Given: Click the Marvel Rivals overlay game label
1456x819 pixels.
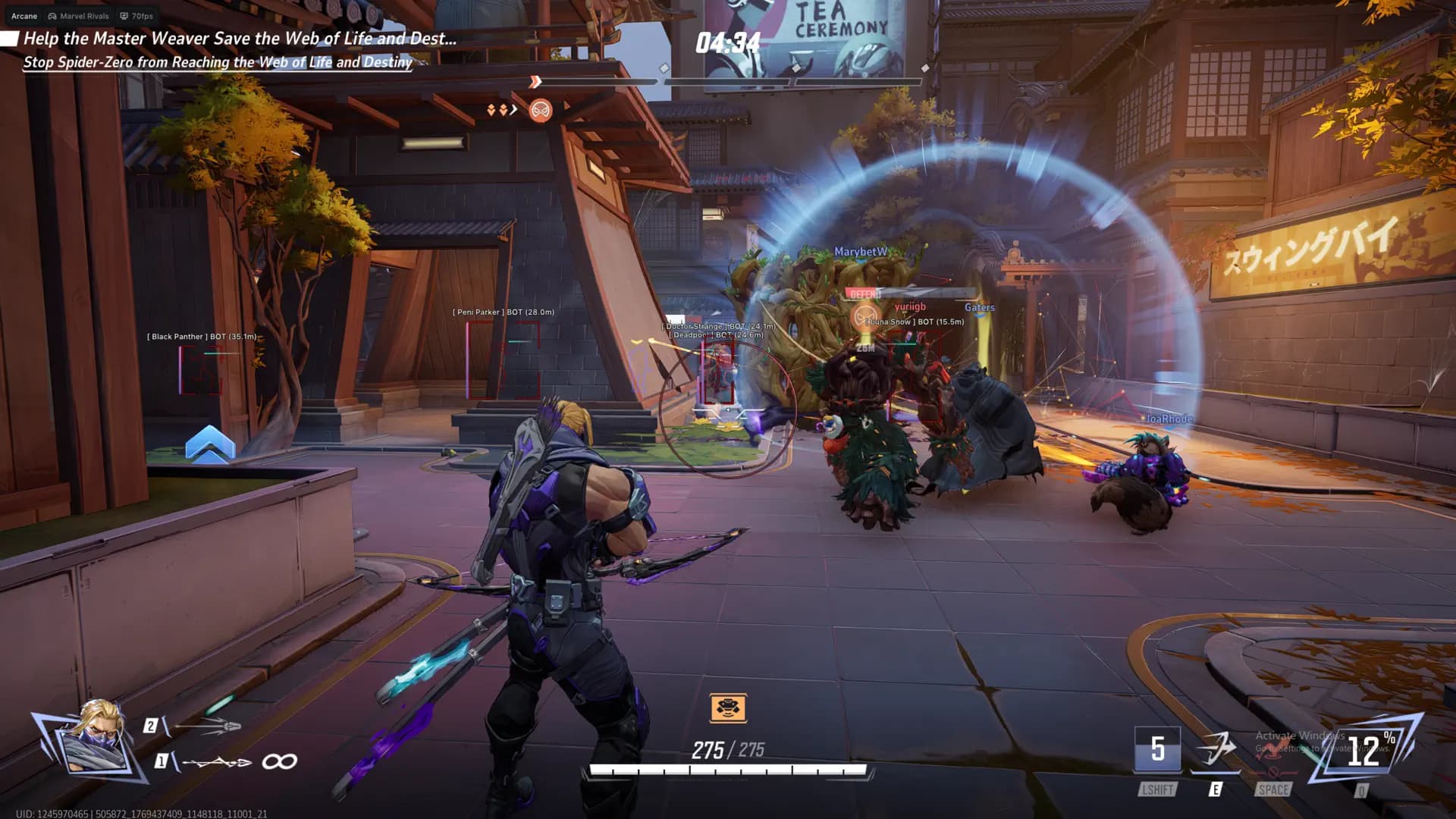Looking at the screenshot, I should pos(79,16).
